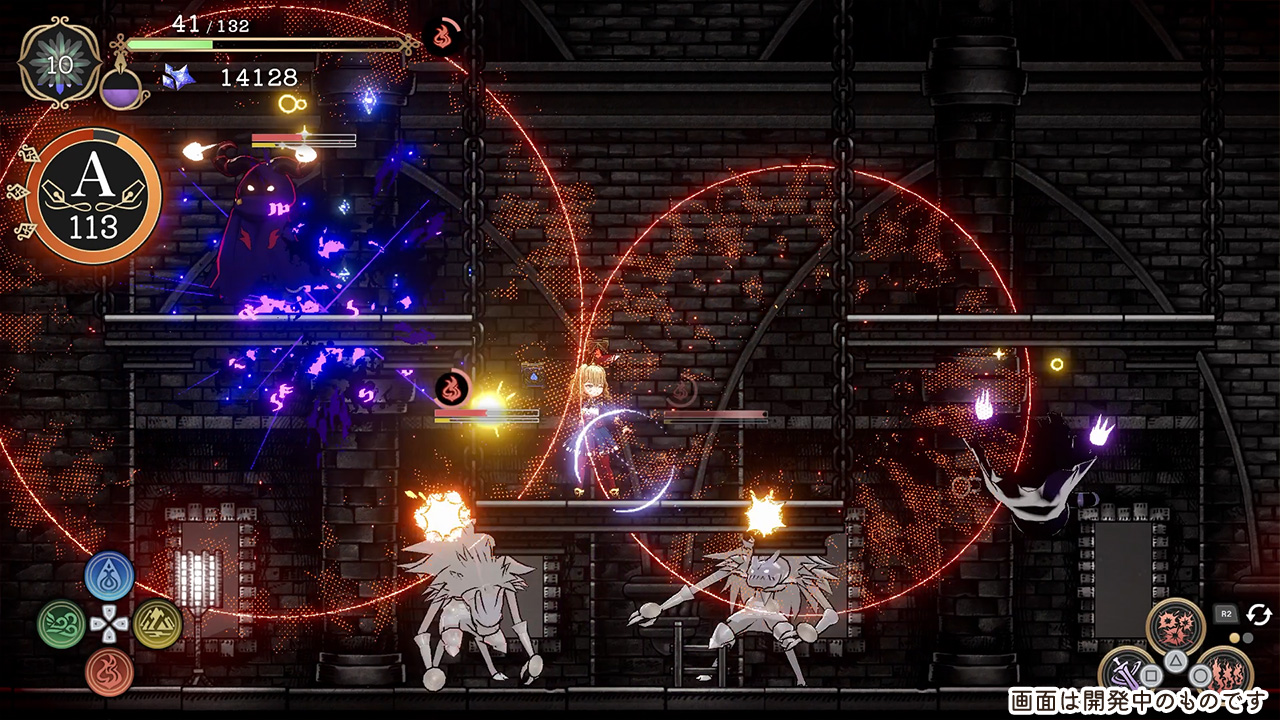Select the blue water element icon

pos(109,576)
